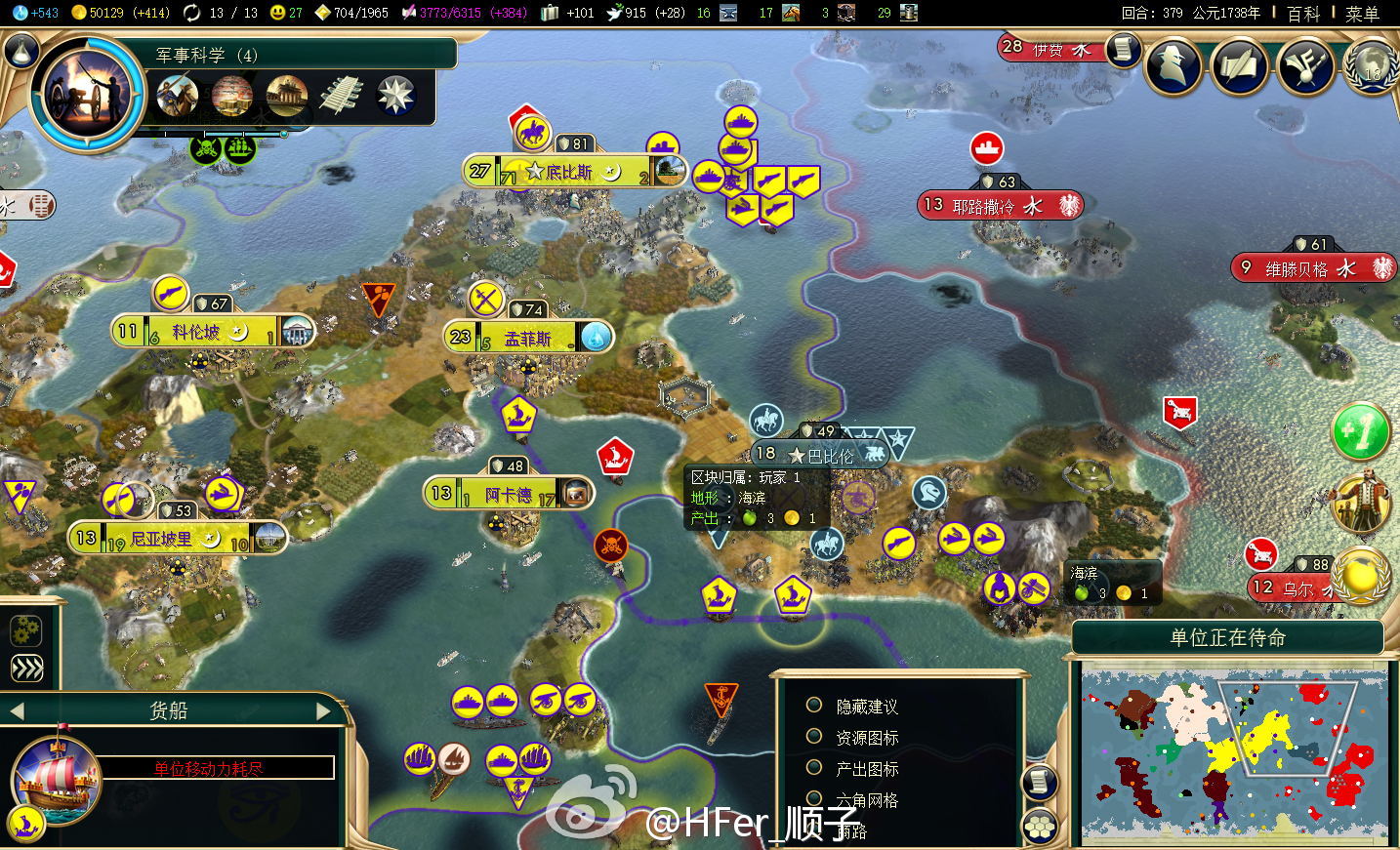Select the next unit with right arrow
The image size is (1400, 850).
tap(325, 711)
